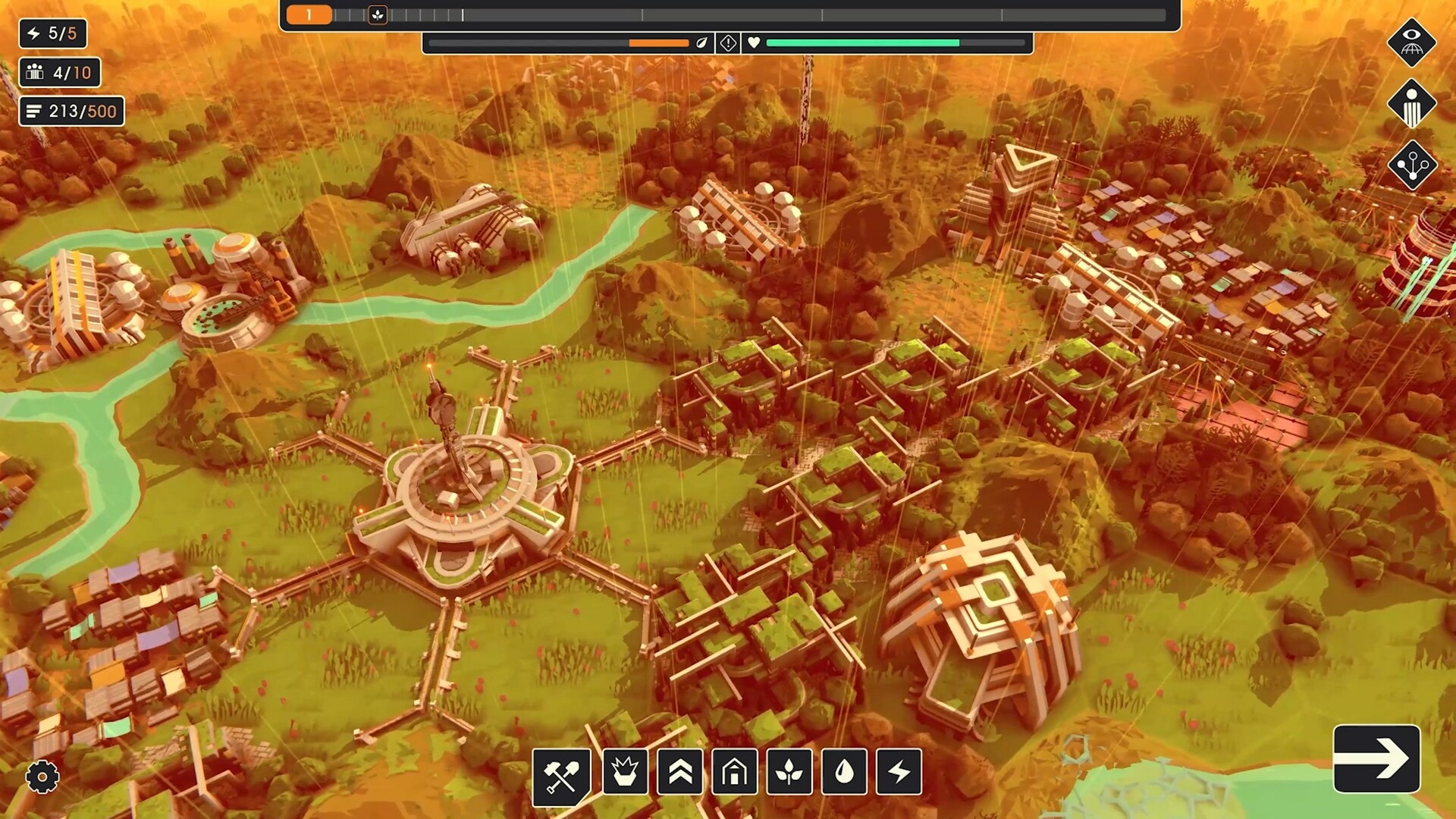The height and width of the screenshot is (819, 1456).
Task: Open the population panel showing 4/10
Action: coord(60,72)
